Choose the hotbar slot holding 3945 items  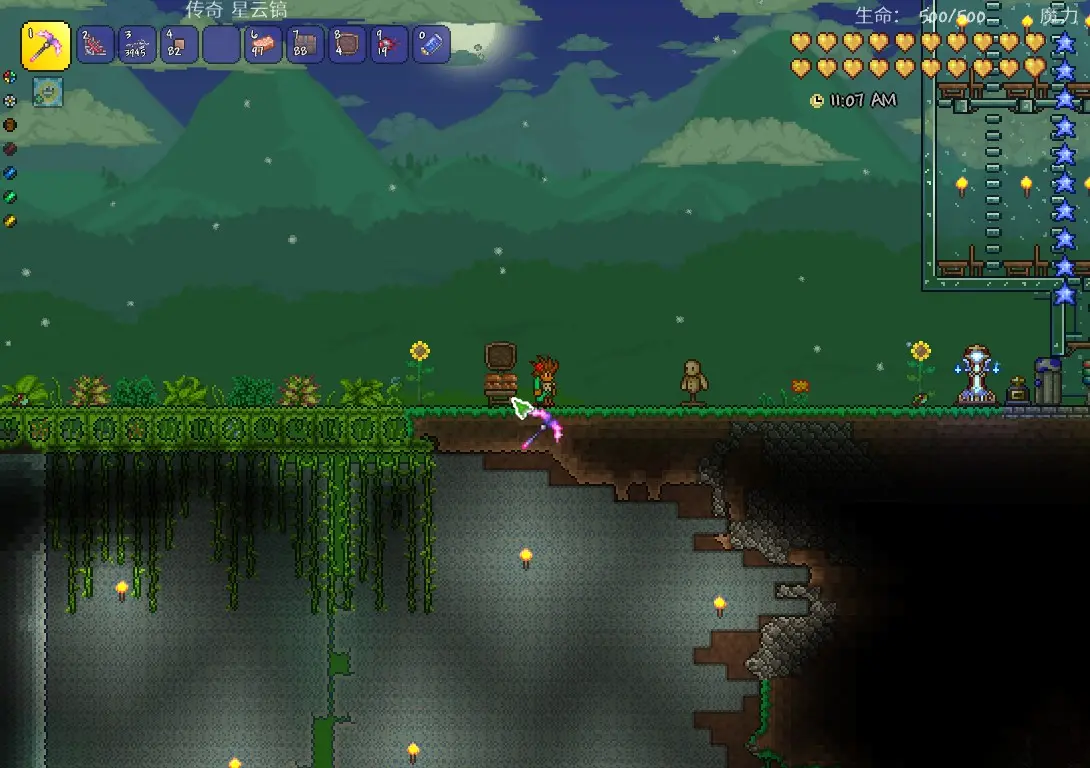click(137, 45)
